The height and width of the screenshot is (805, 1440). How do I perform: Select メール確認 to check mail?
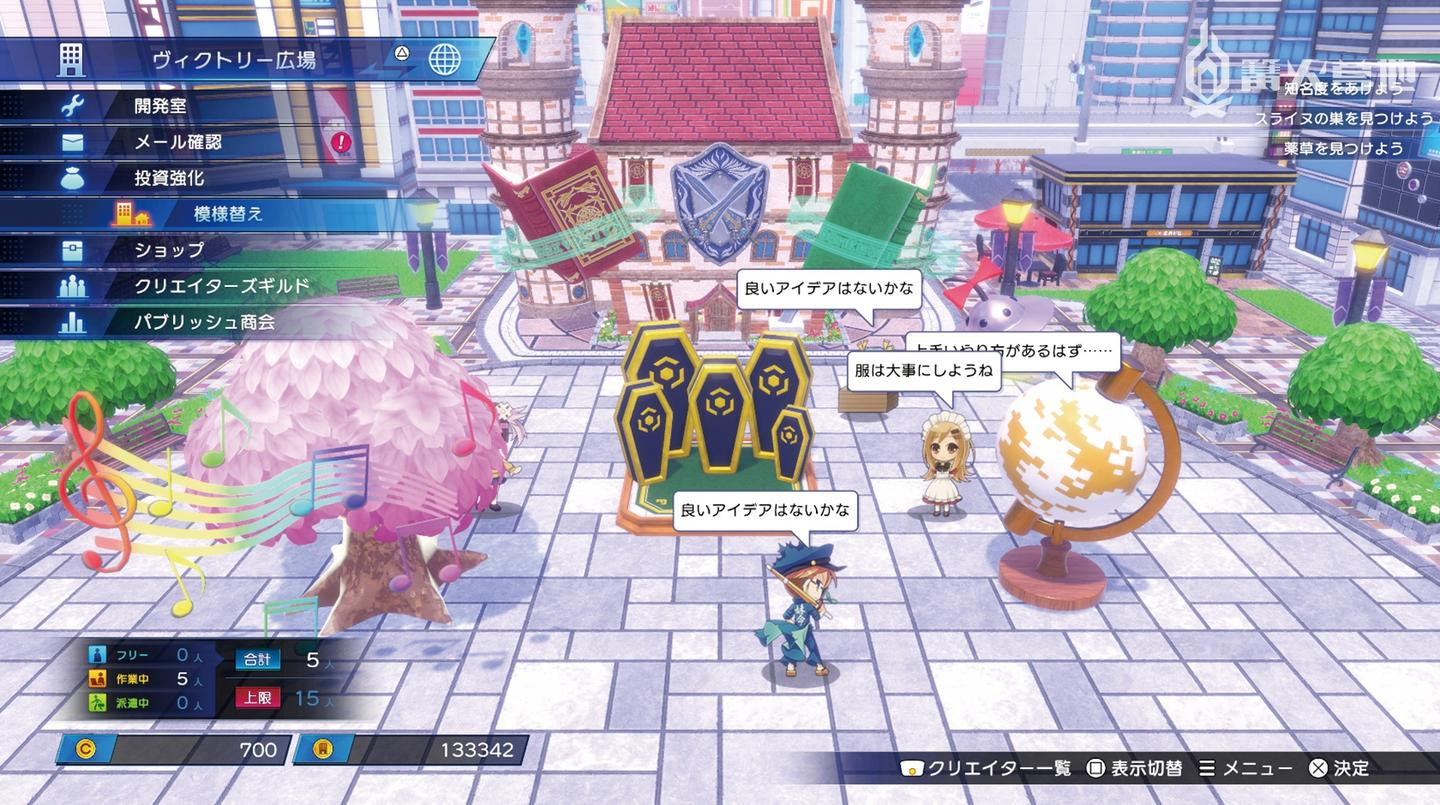click(x=178, y=141)
